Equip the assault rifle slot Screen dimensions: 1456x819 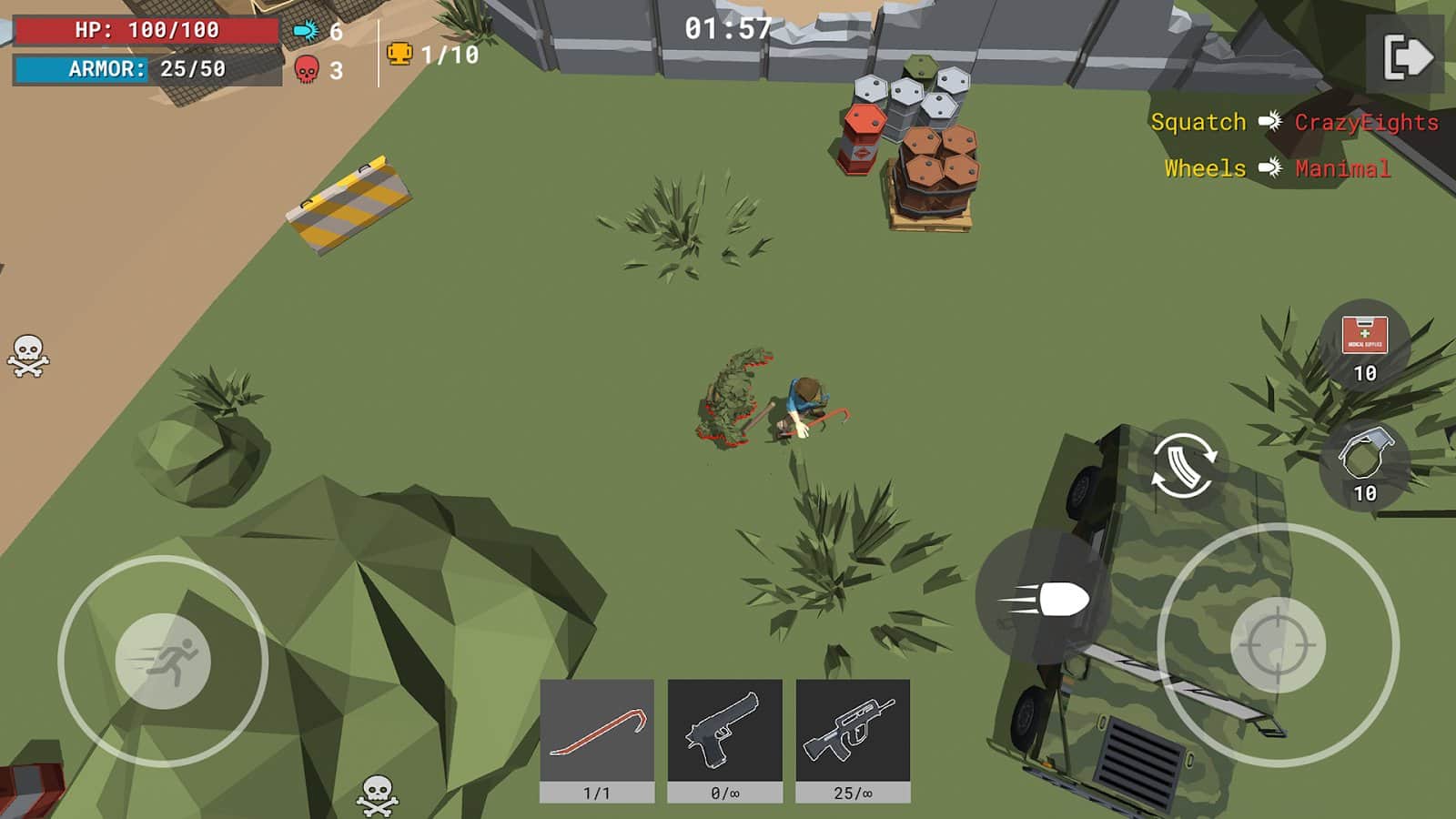pos(853,739)
